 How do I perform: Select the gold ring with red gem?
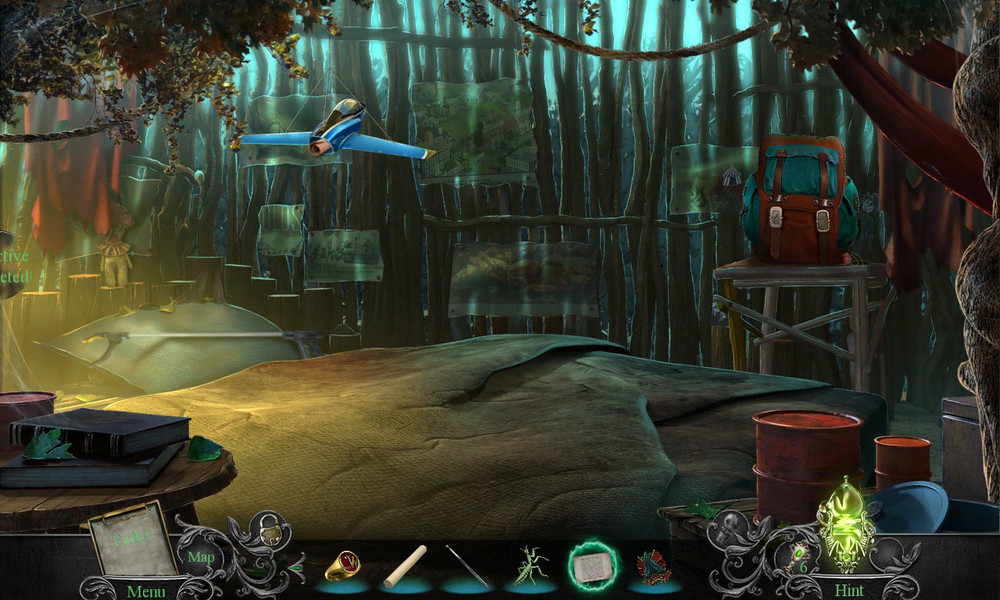point(342,567)
